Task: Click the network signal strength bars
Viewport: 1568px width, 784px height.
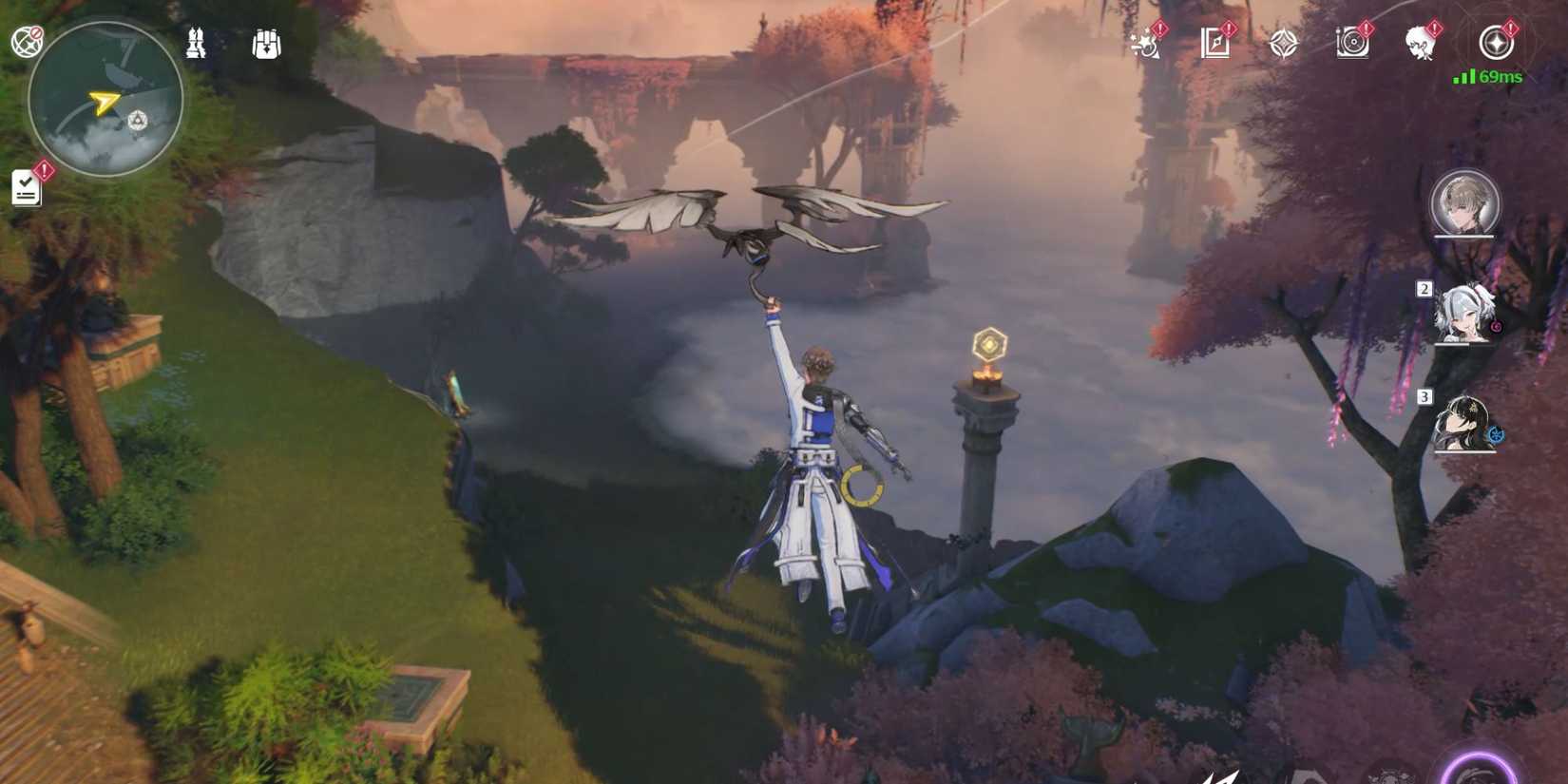Action: coord(1462,79)
